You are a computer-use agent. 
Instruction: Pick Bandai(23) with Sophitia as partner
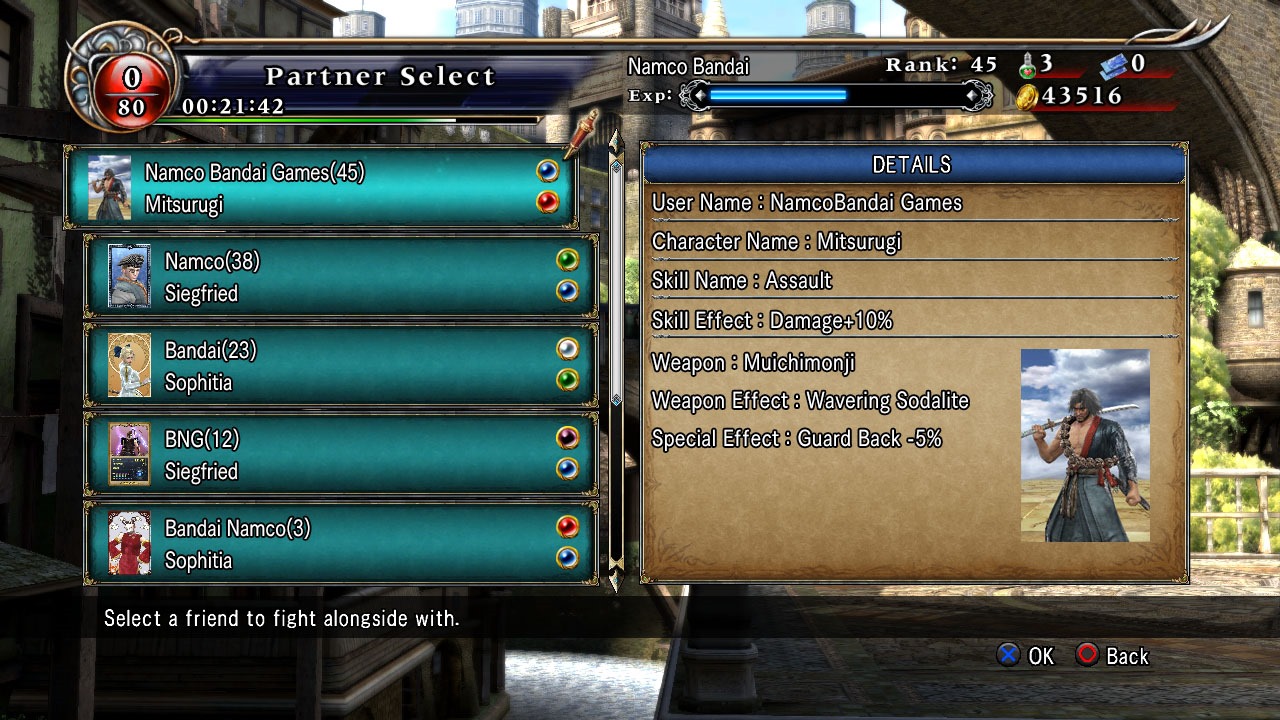[340, 366]
